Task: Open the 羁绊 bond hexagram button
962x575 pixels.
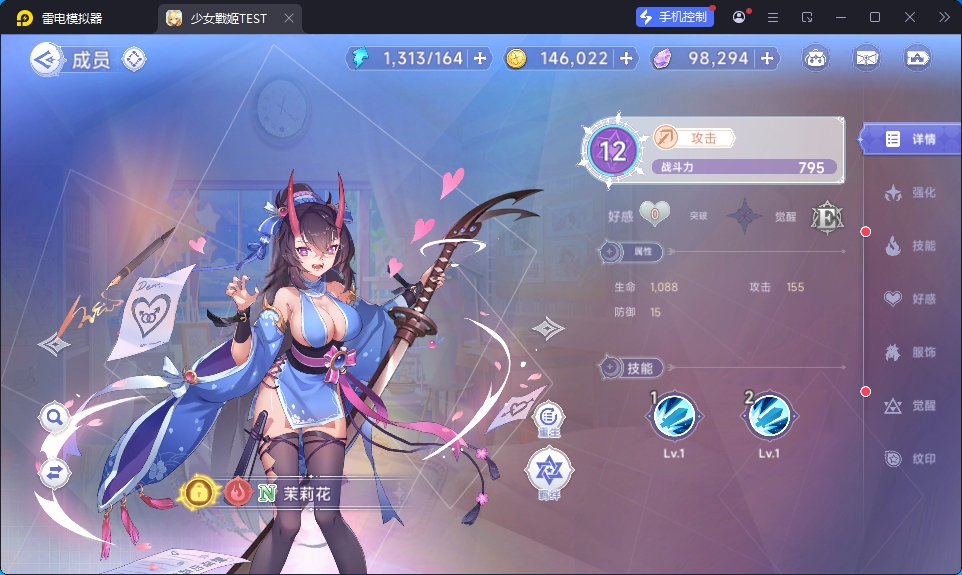Action: pos(549,472)
